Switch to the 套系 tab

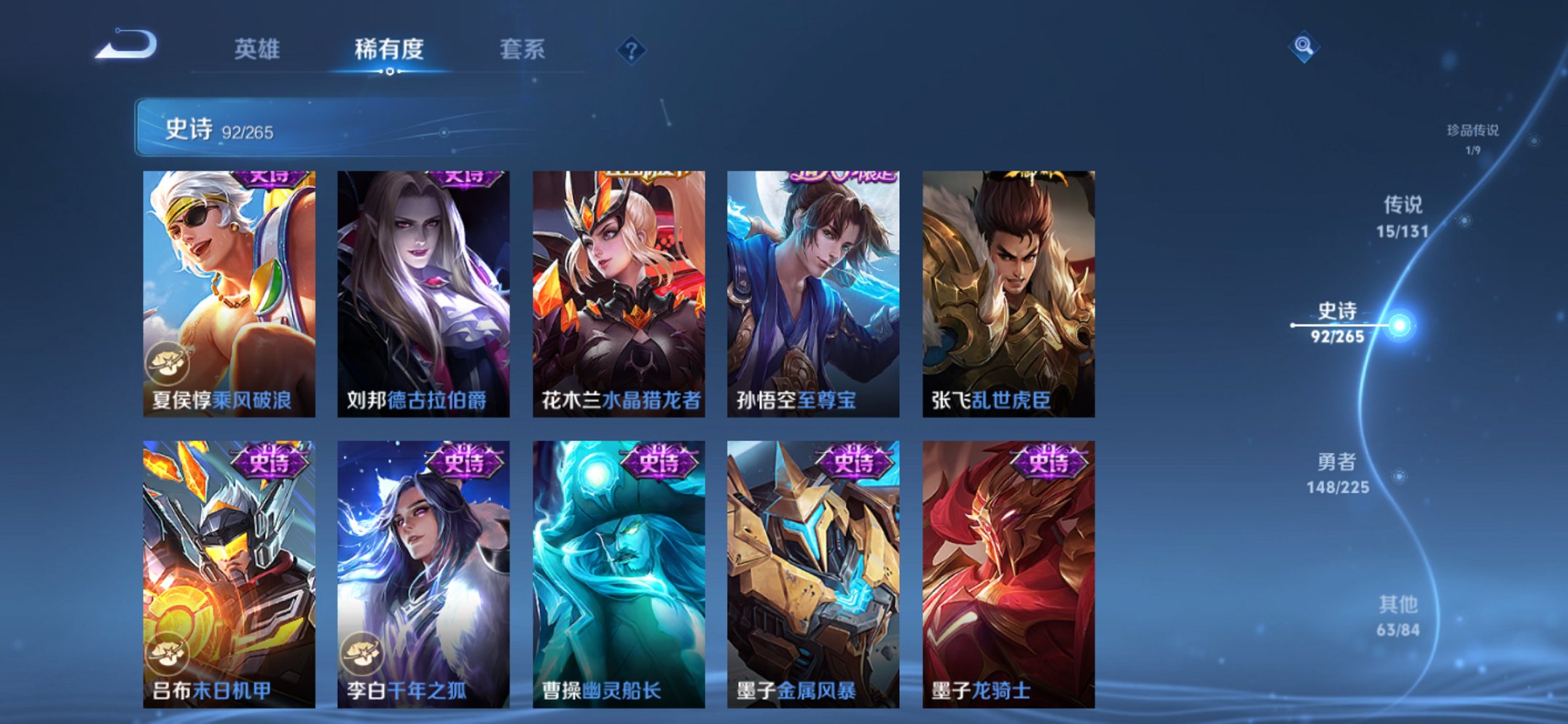[520, 50]
